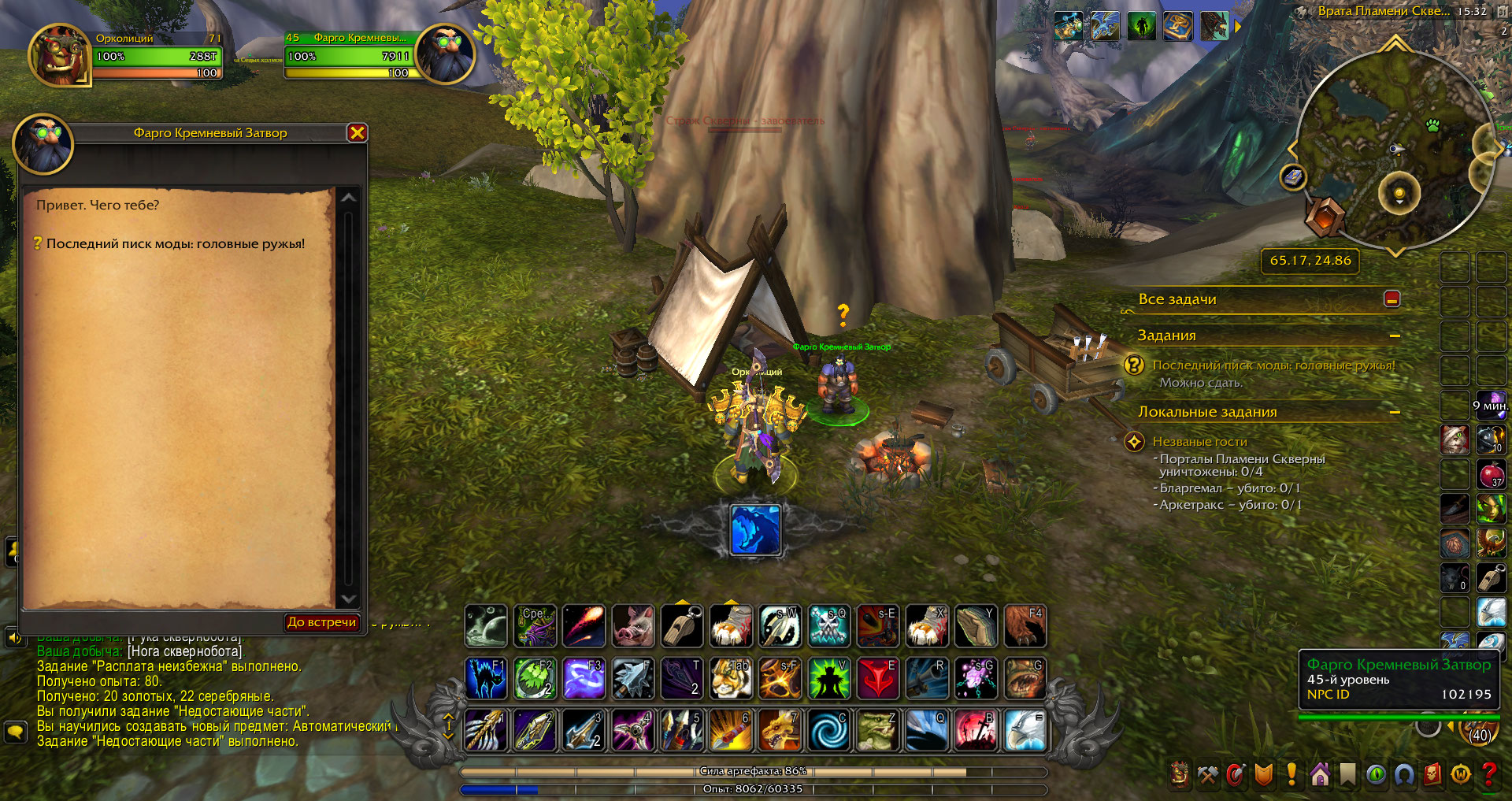The image size is (1512, 801).
Task: Click the player portrait Орколиций
Action: click(x=59, y=55)
